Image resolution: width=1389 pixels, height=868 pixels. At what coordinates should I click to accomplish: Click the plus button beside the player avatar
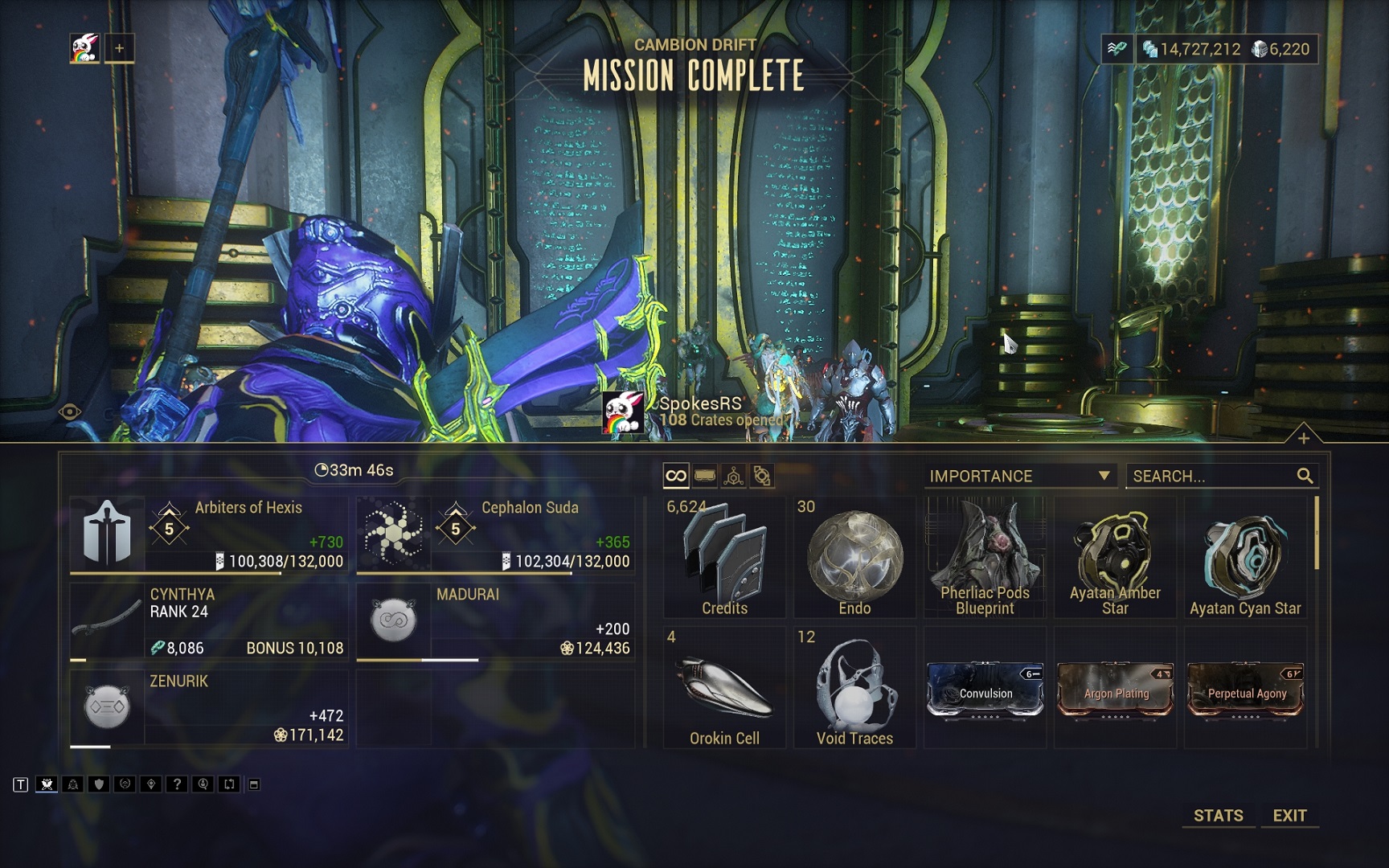tap(119, 48)
